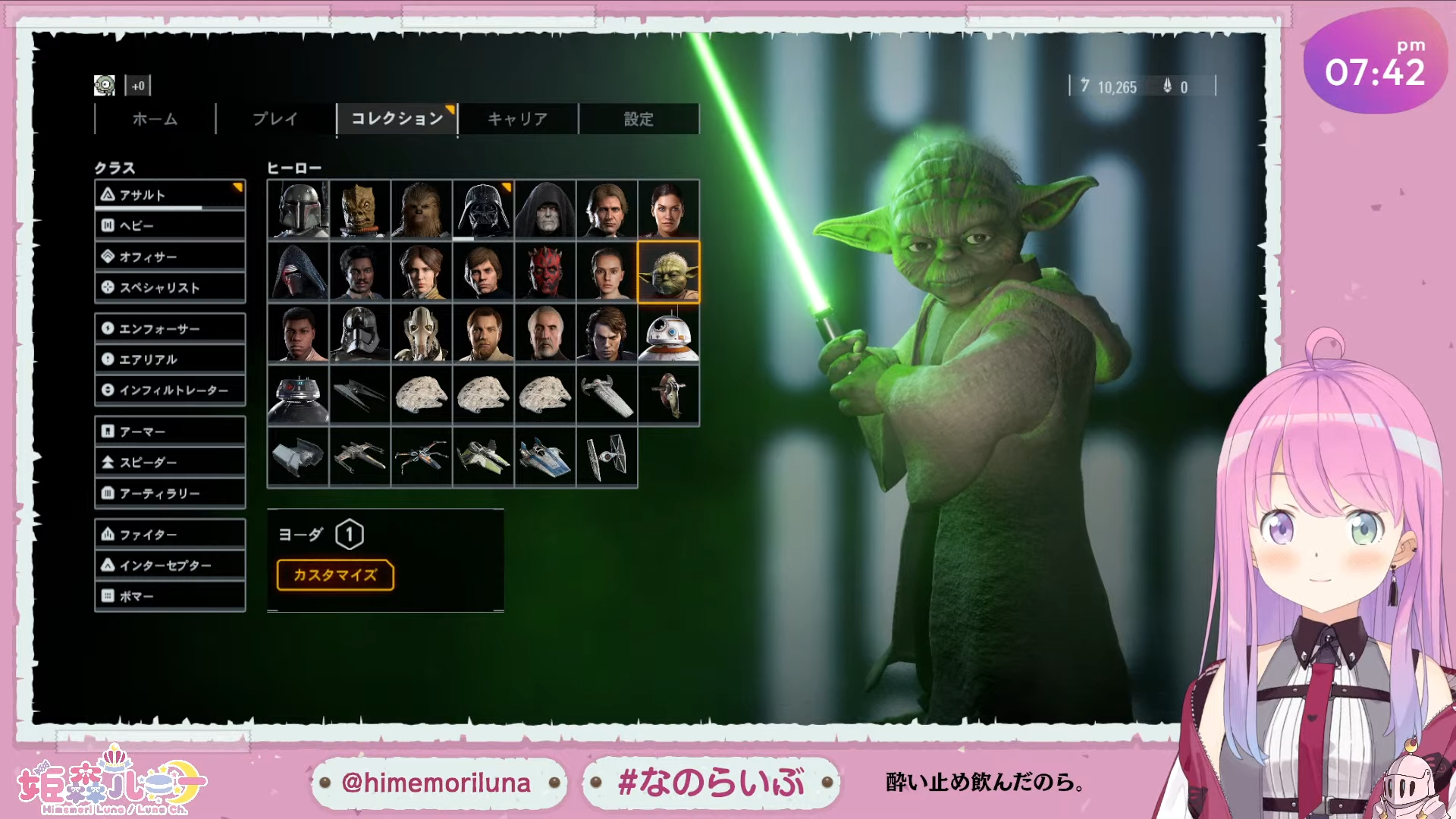Open the オフィサー class
This screenshot has height=819, width=1456.
pos(170,257)
